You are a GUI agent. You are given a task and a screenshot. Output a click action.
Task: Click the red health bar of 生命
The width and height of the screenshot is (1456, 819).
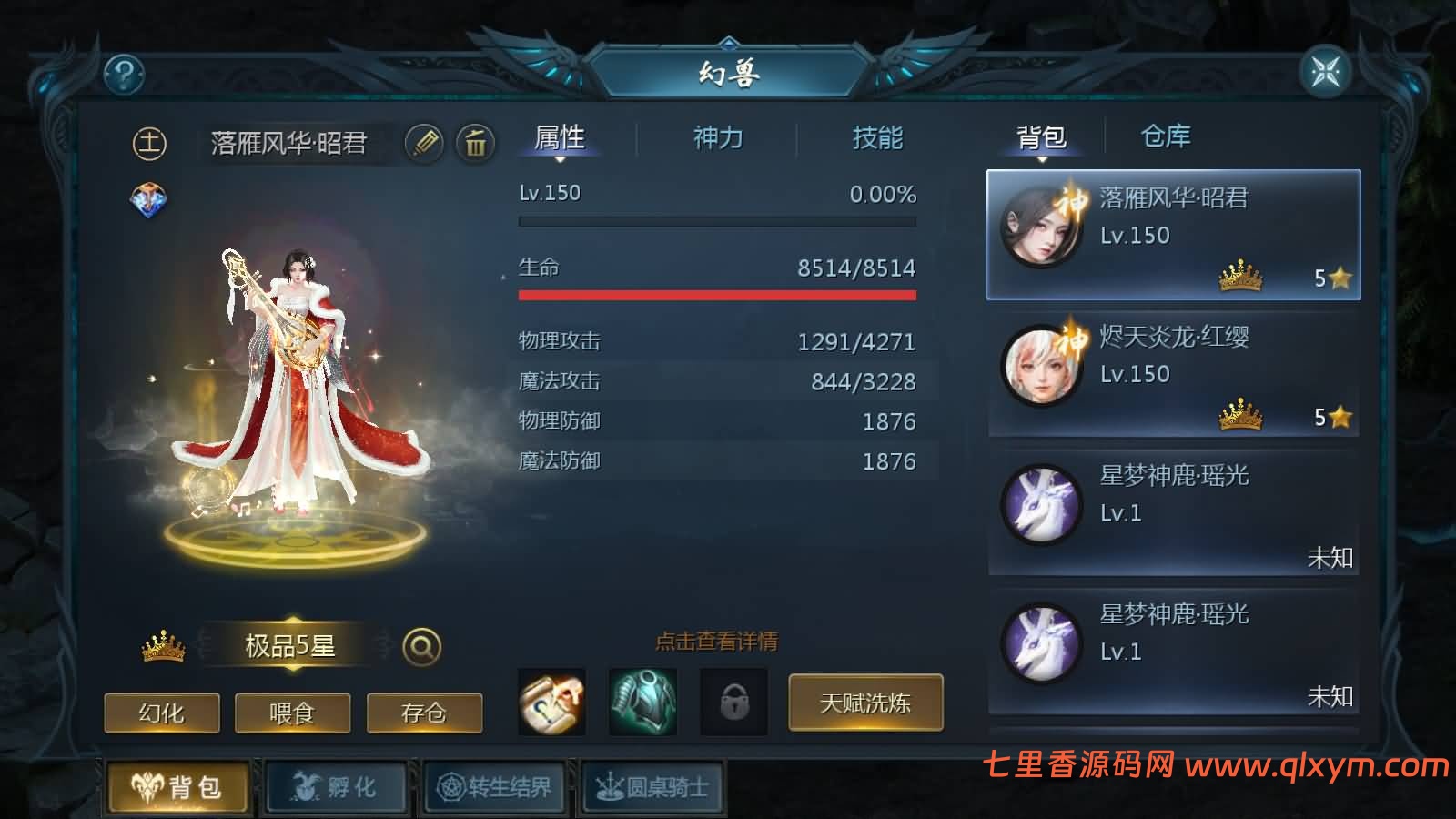[x=717, y=293]
